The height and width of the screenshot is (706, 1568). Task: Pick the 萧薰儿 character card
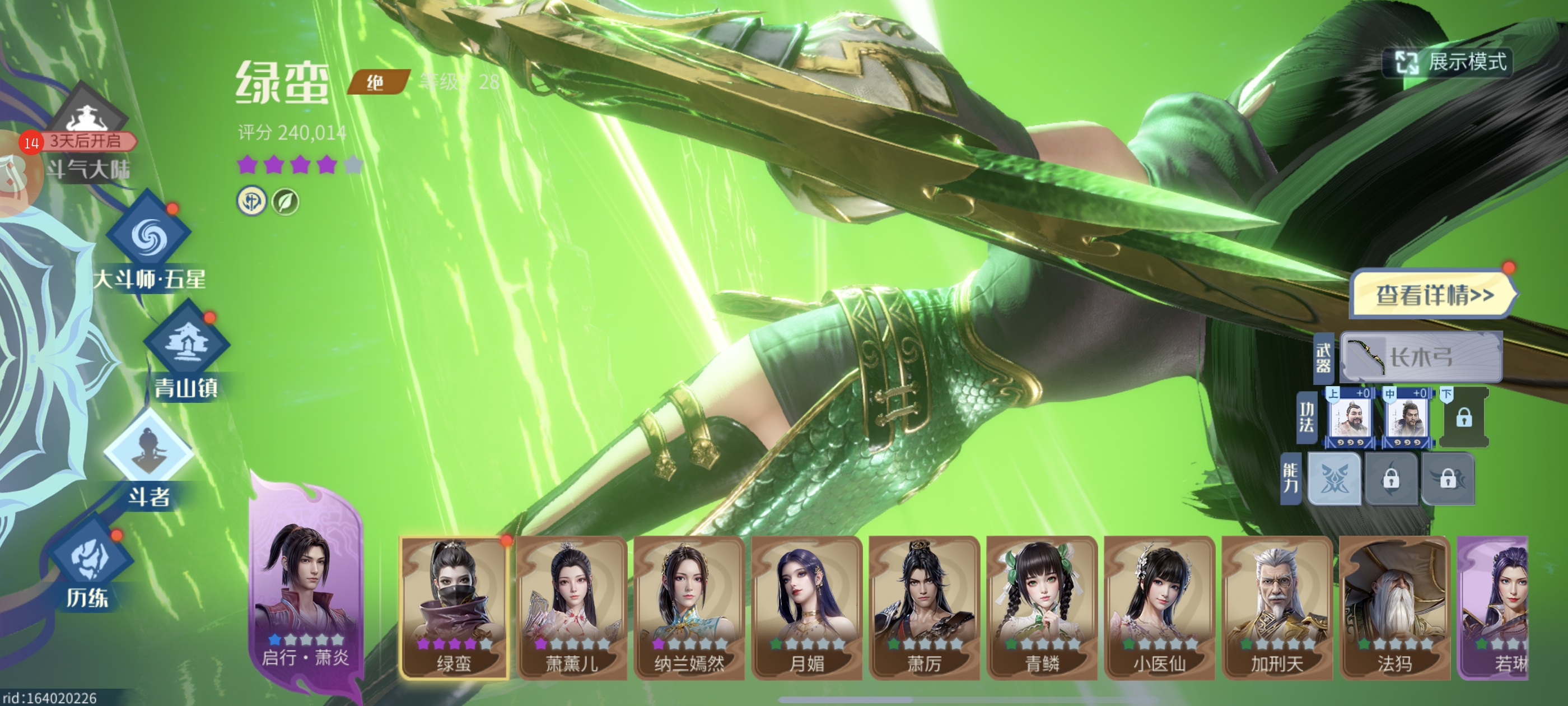[x=572, y=607]
